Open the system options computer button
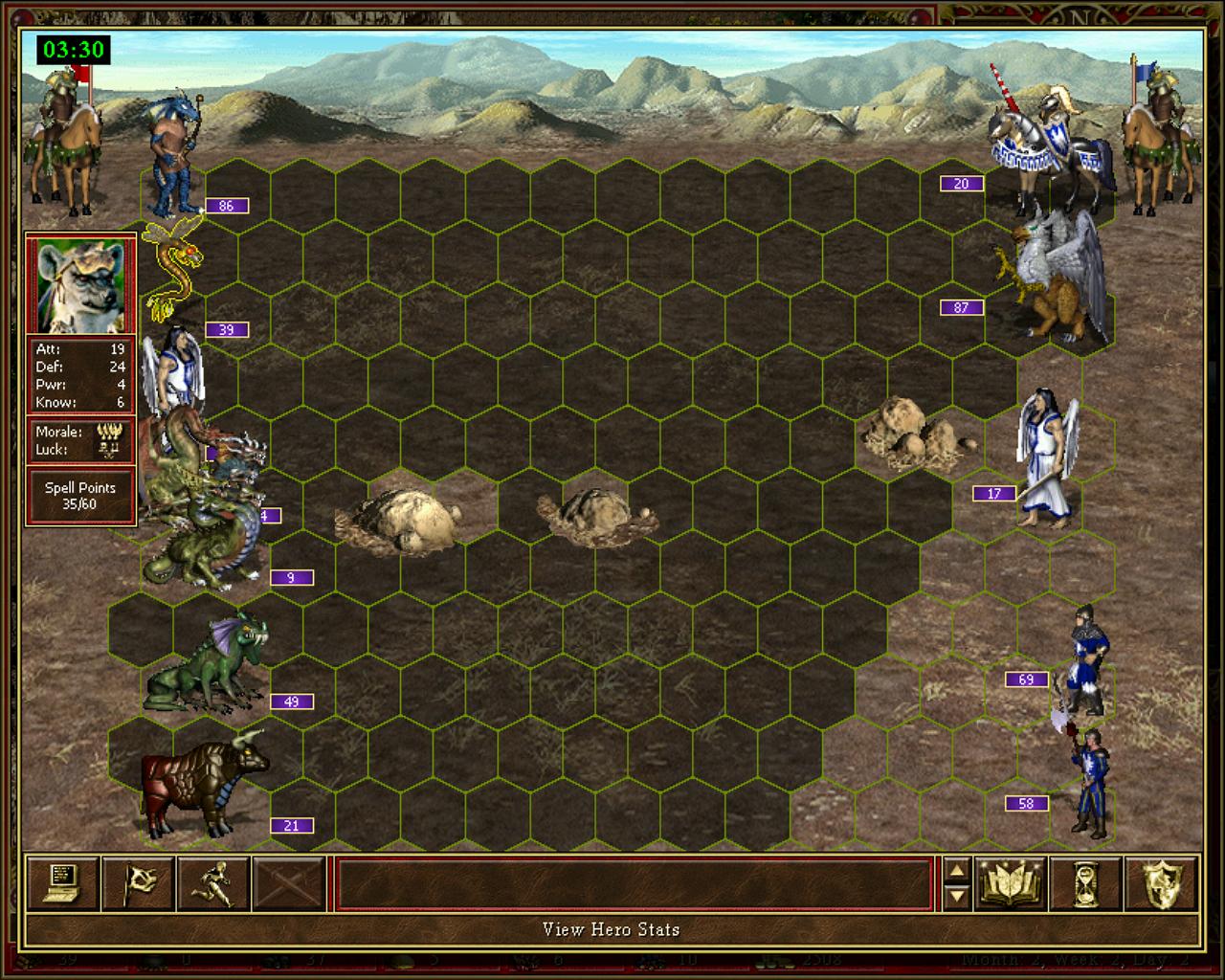This screenshot has height=980, width=1225. [x=62, y=882]
